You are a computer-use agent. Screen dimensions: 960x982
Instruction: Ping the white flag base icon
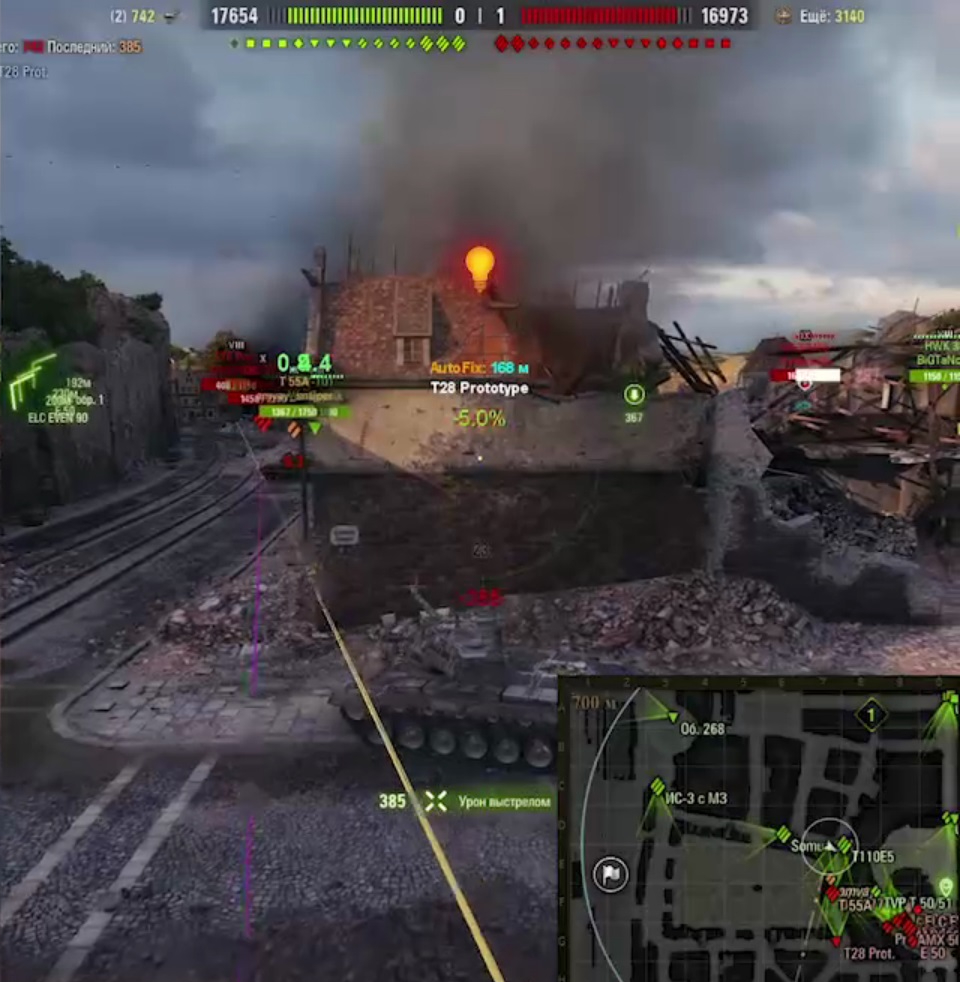point(611,874)
